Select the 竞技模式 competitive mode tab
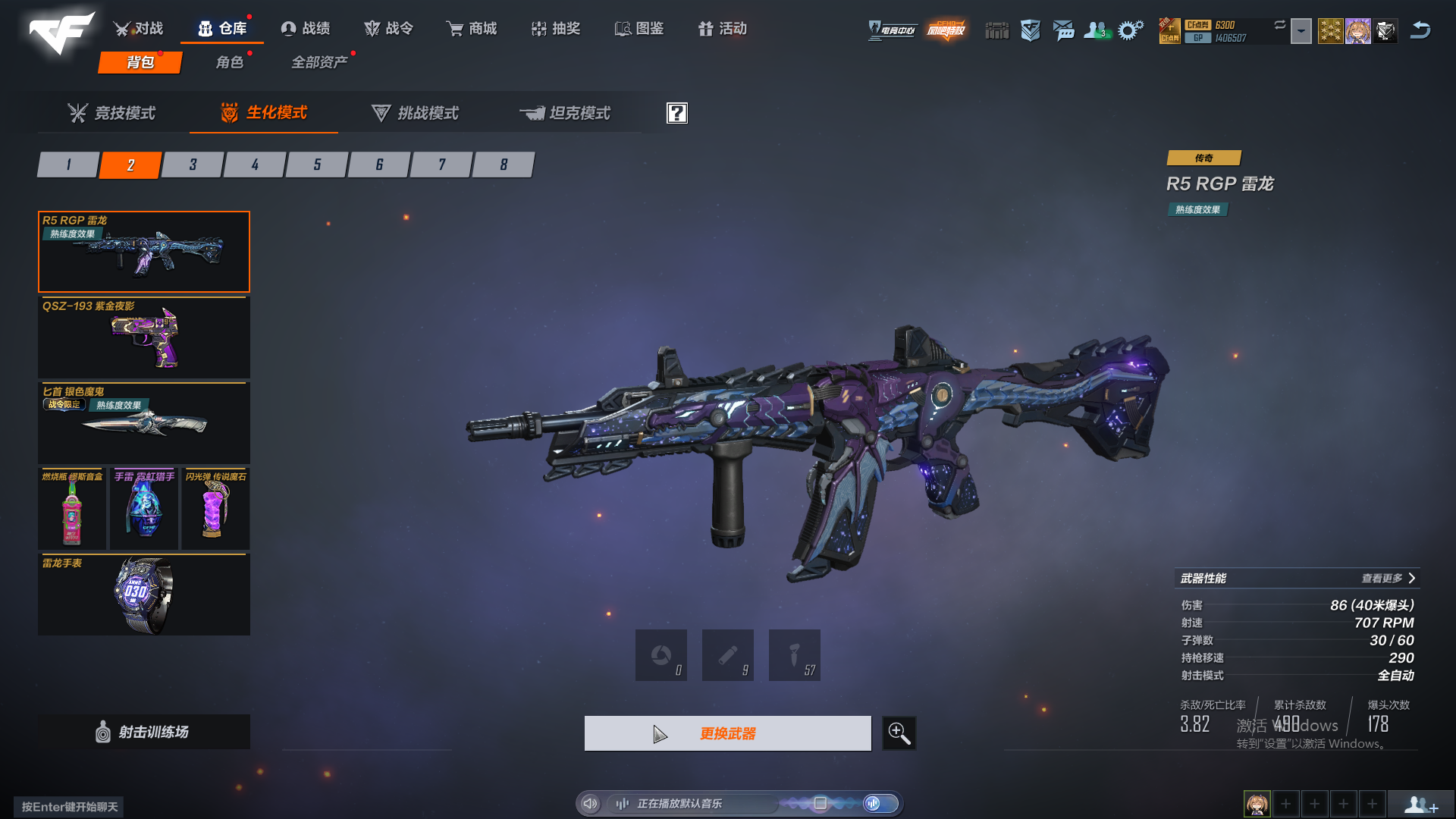The width and height of the screenshot is (1456, 819). [x=111, y=113]
